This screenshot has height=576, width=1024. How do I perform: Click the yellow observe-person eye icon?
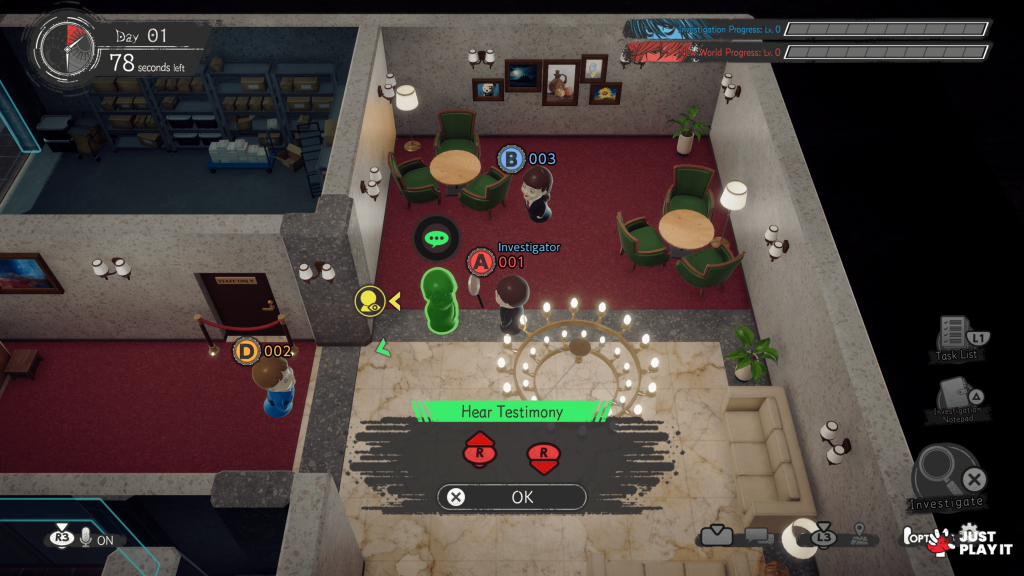pos(369,300)
